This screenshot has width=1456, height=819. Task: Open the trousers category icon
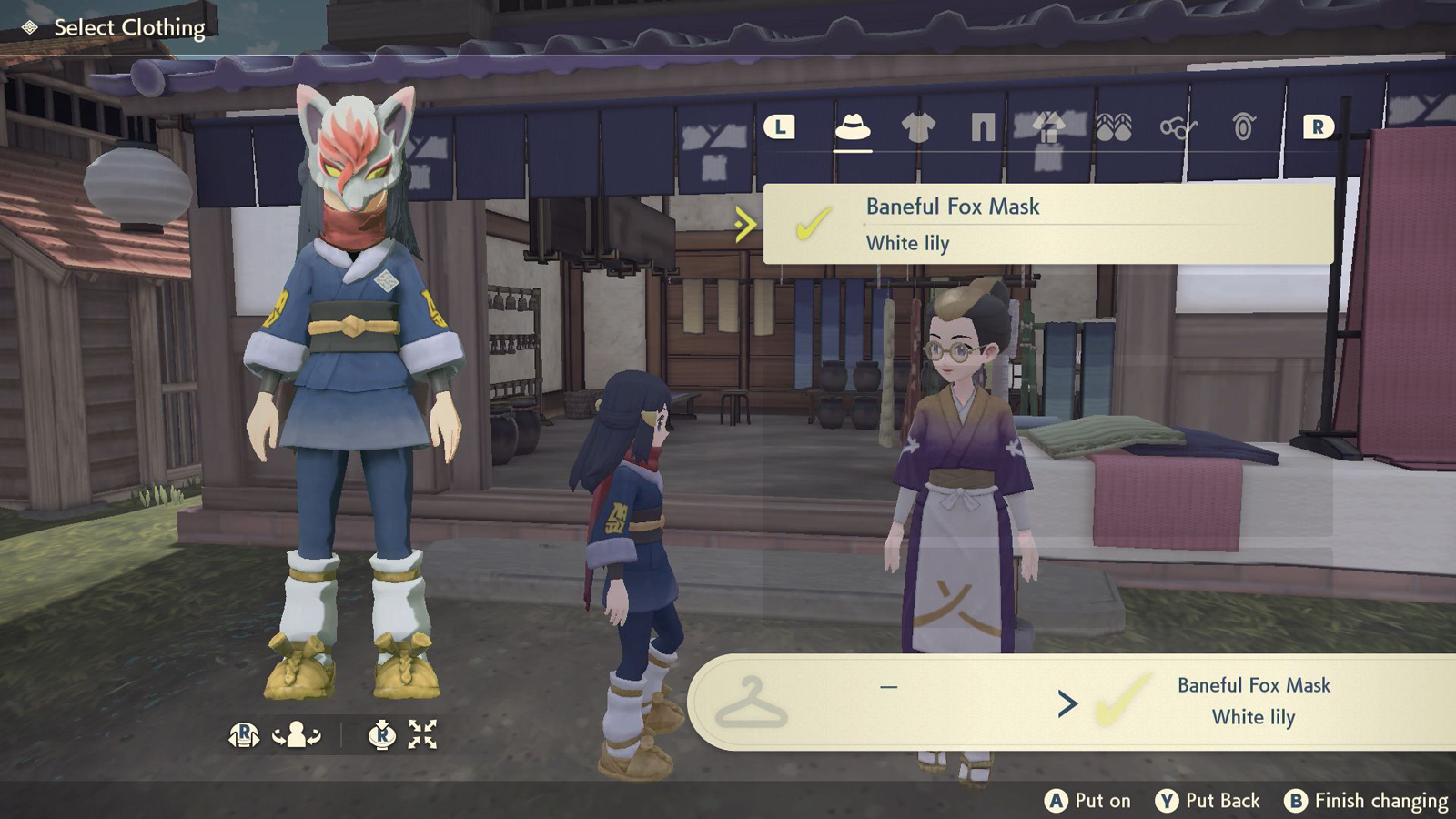(x=986, y=126)
